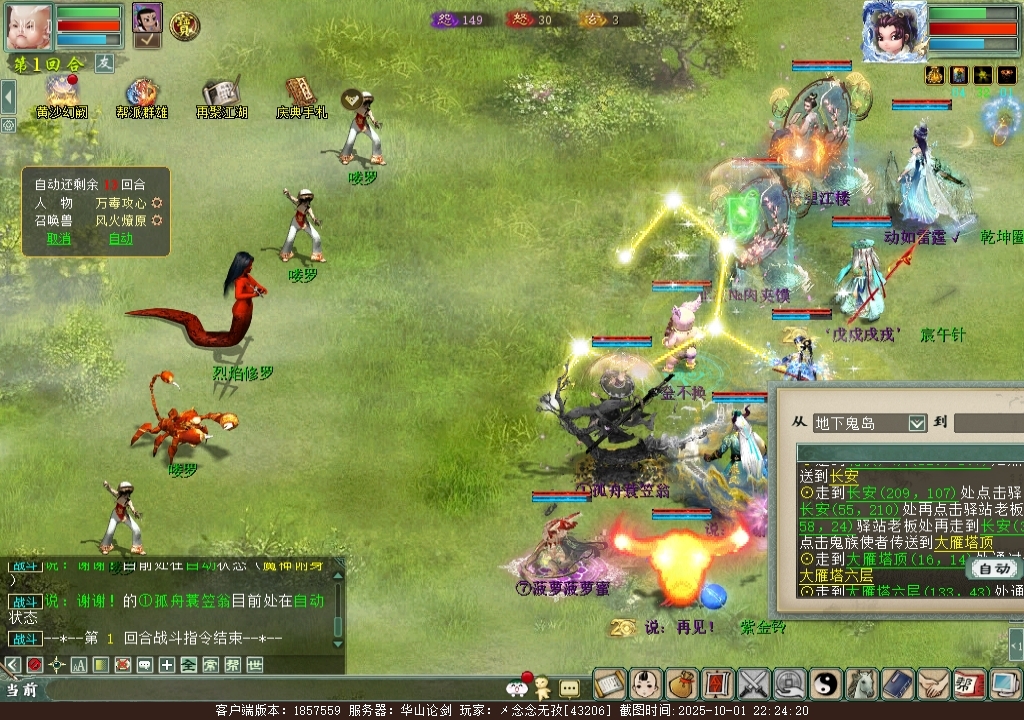Open the 帮派群雄 event icon
Viewport: 1024px width, 720px height.
click(142, 95)
